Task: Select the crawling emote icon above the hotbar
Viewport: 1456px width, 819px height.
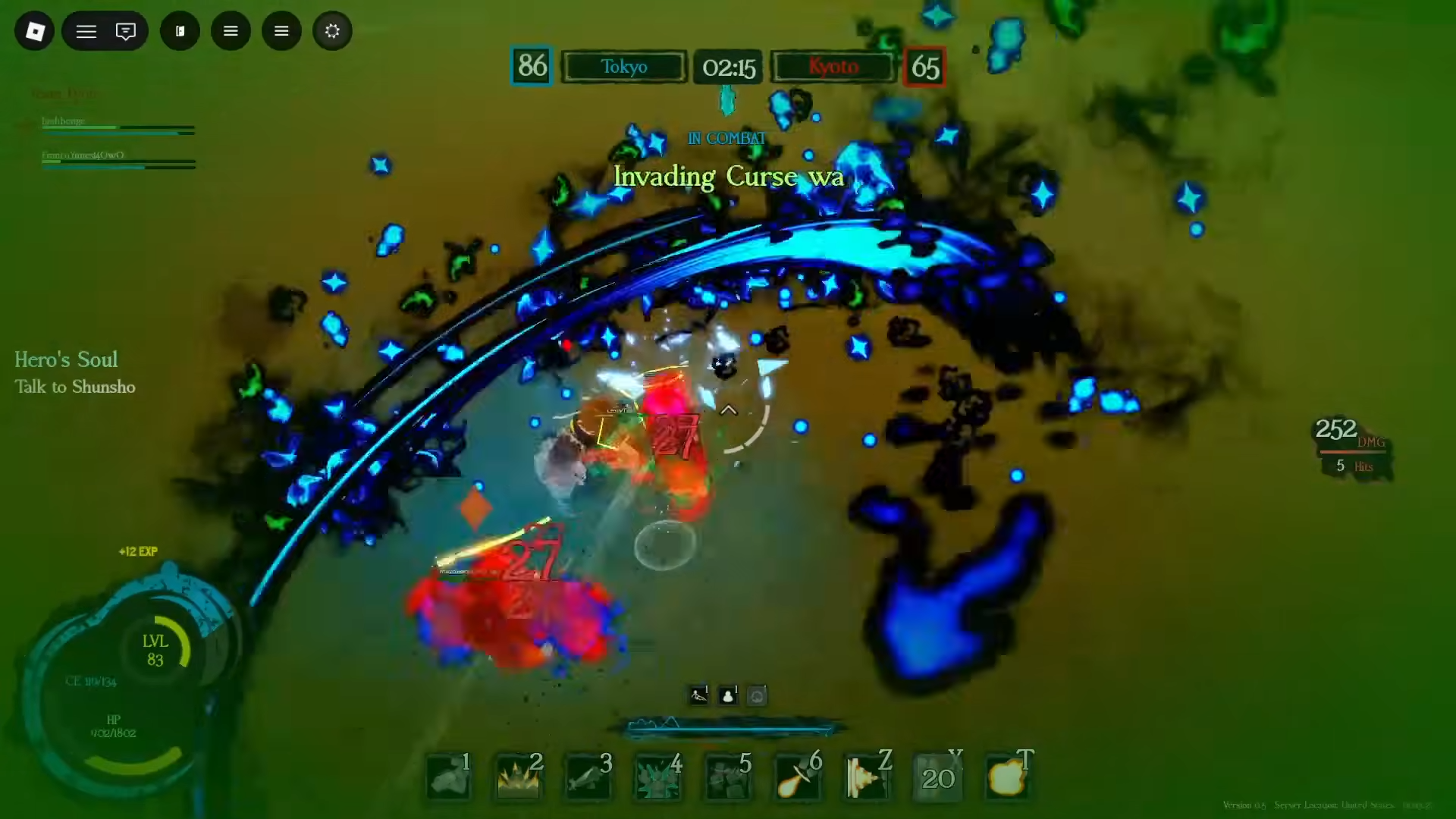Action: (x=698, y=695)
